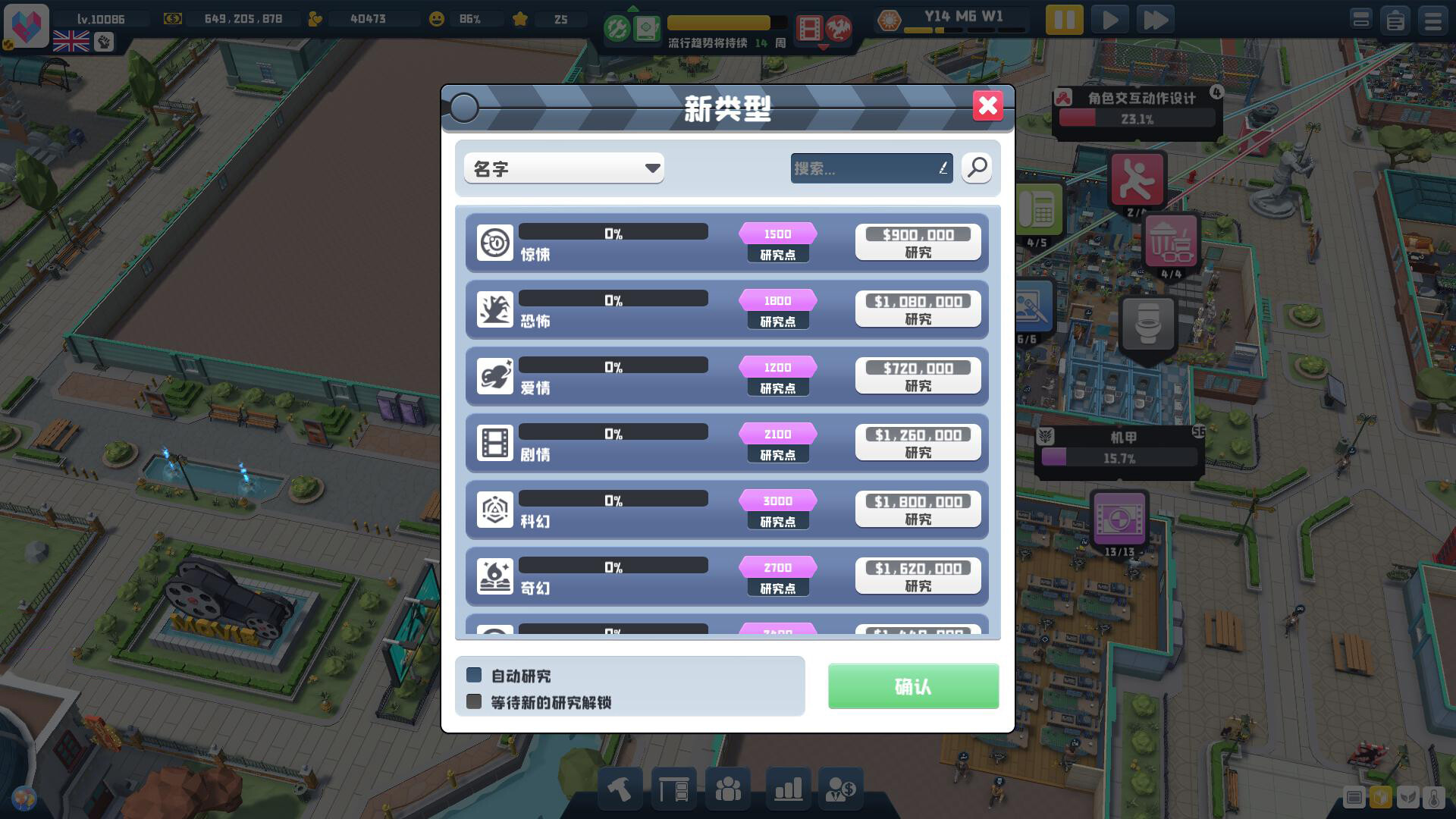Select the 科幻 genre icon
This screenshot has width=1456, height=819.
(x=495, y=510)
